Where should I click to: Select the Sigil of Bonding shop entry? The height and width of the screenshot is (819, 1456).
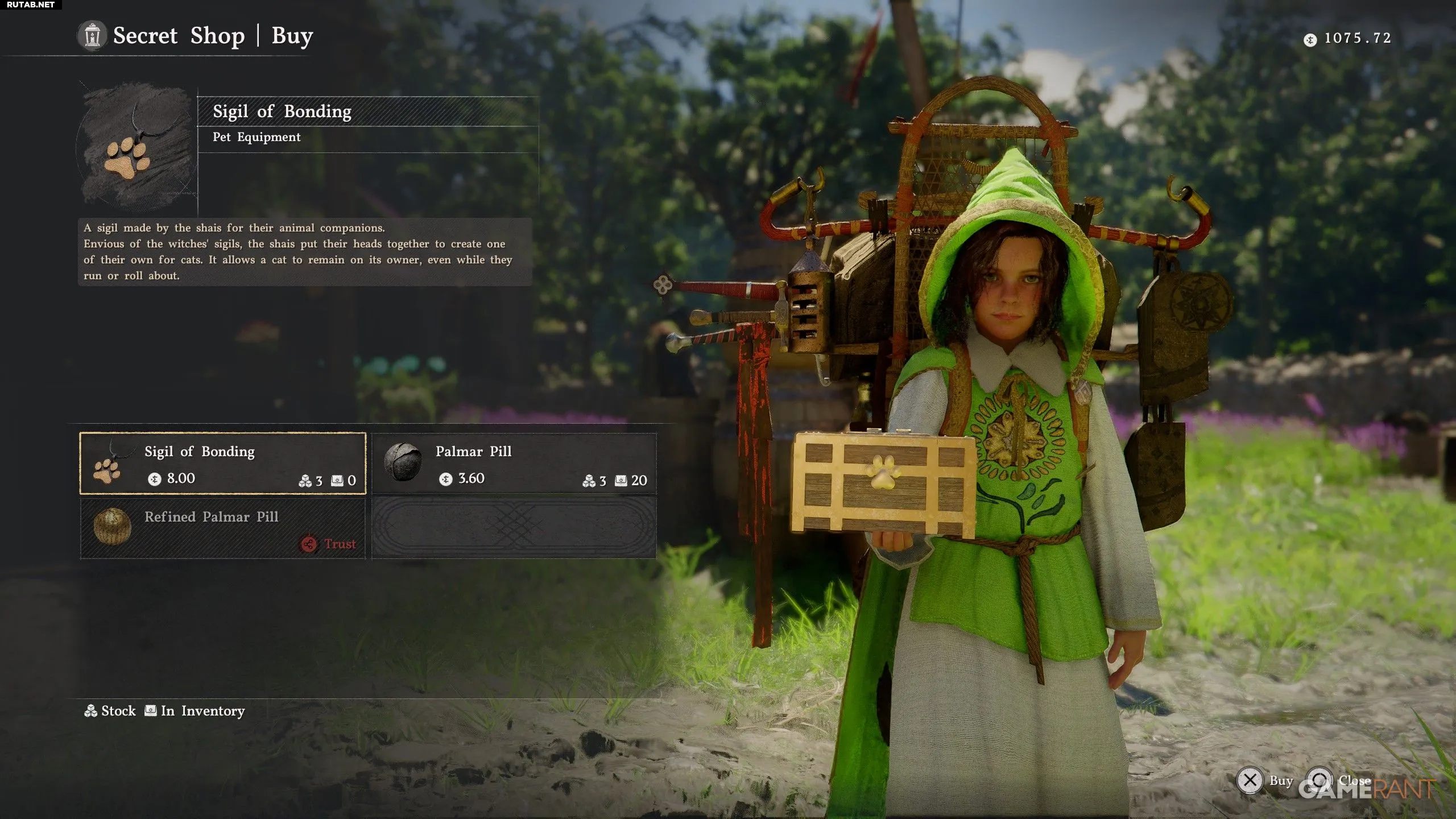coord(222,464)
